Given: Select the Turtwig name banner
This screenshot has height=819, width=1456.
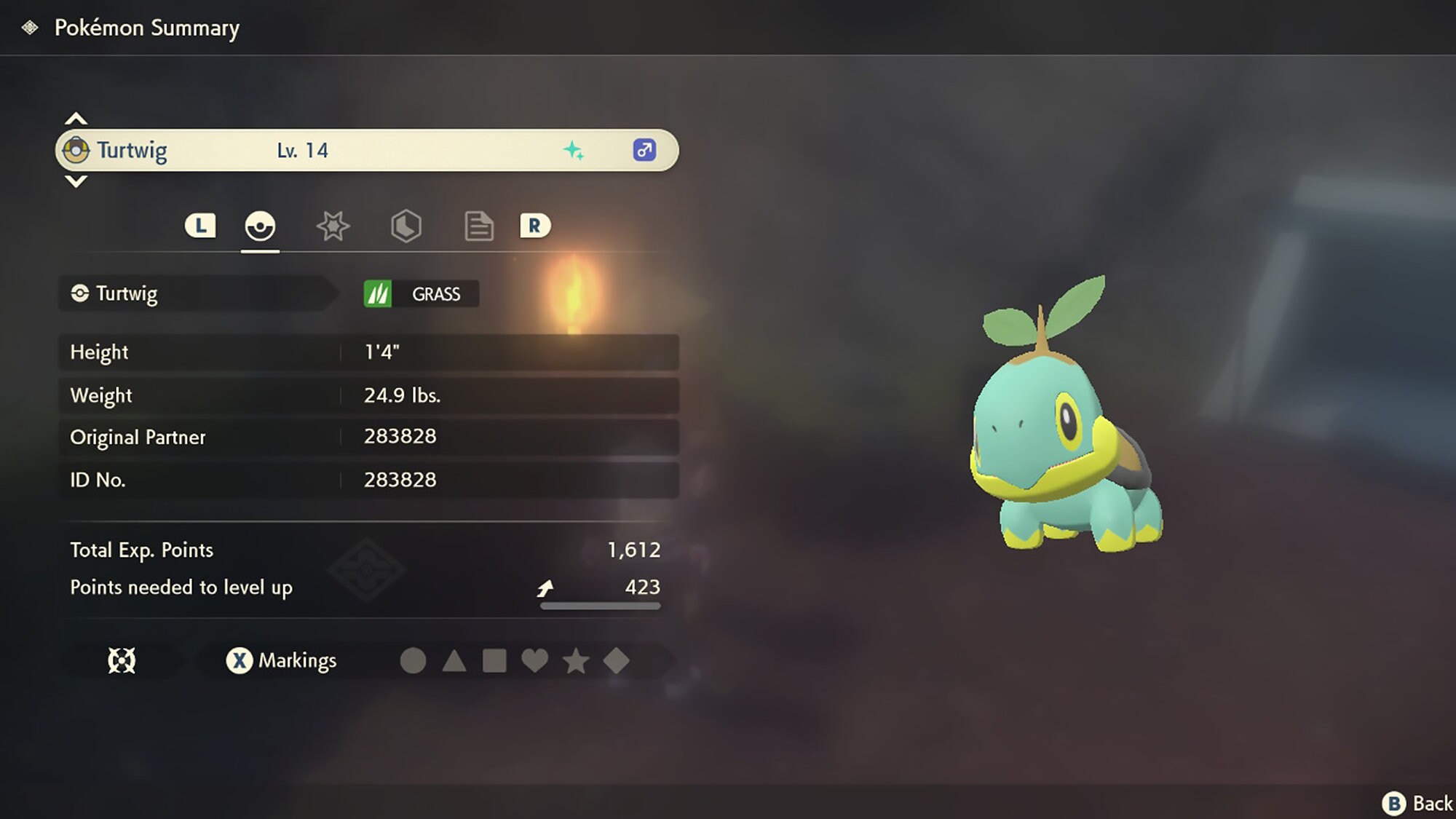Looking at the screenshot, I should click(291, 150).
